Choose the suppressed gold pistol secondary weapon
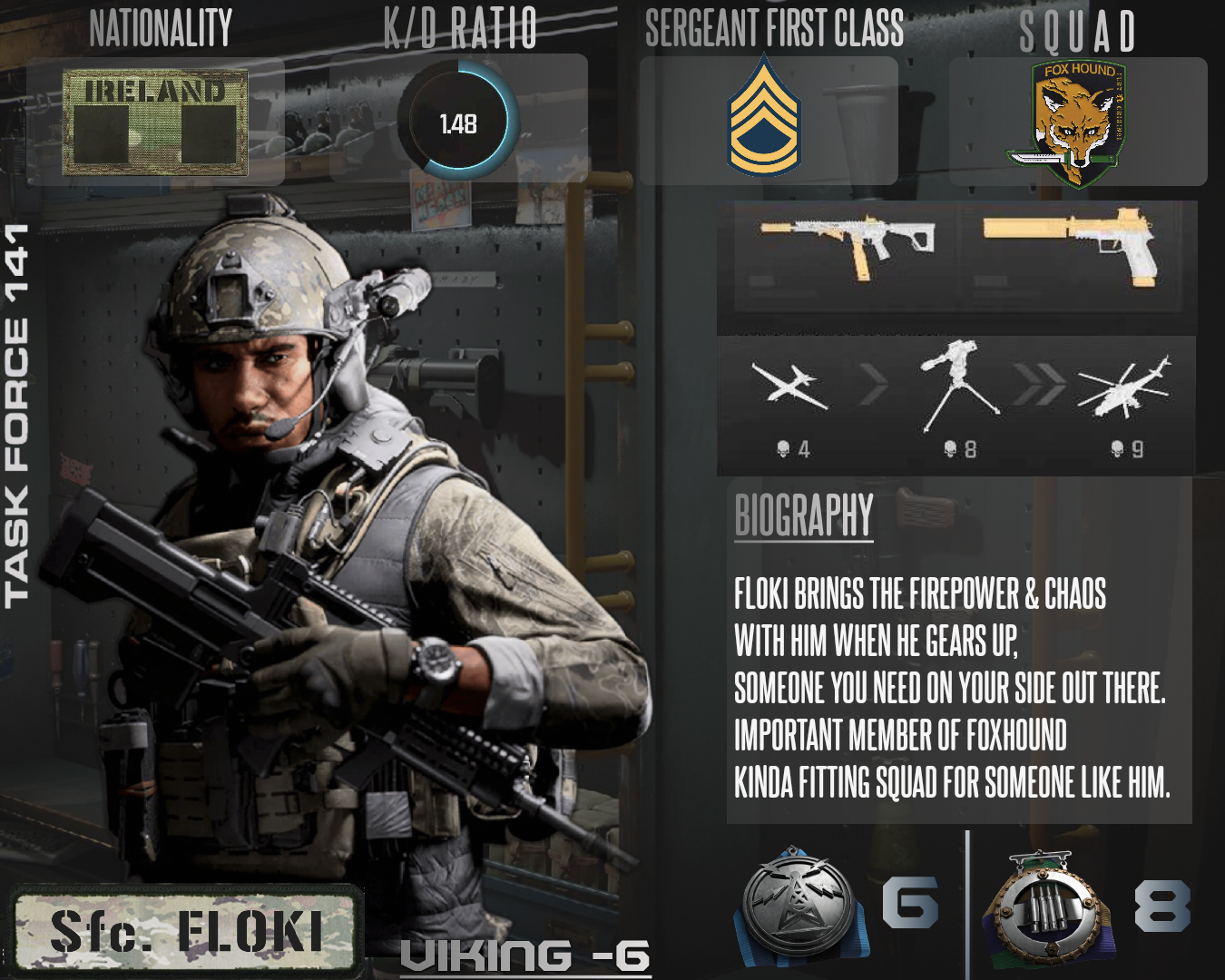 coord(1070,243)
